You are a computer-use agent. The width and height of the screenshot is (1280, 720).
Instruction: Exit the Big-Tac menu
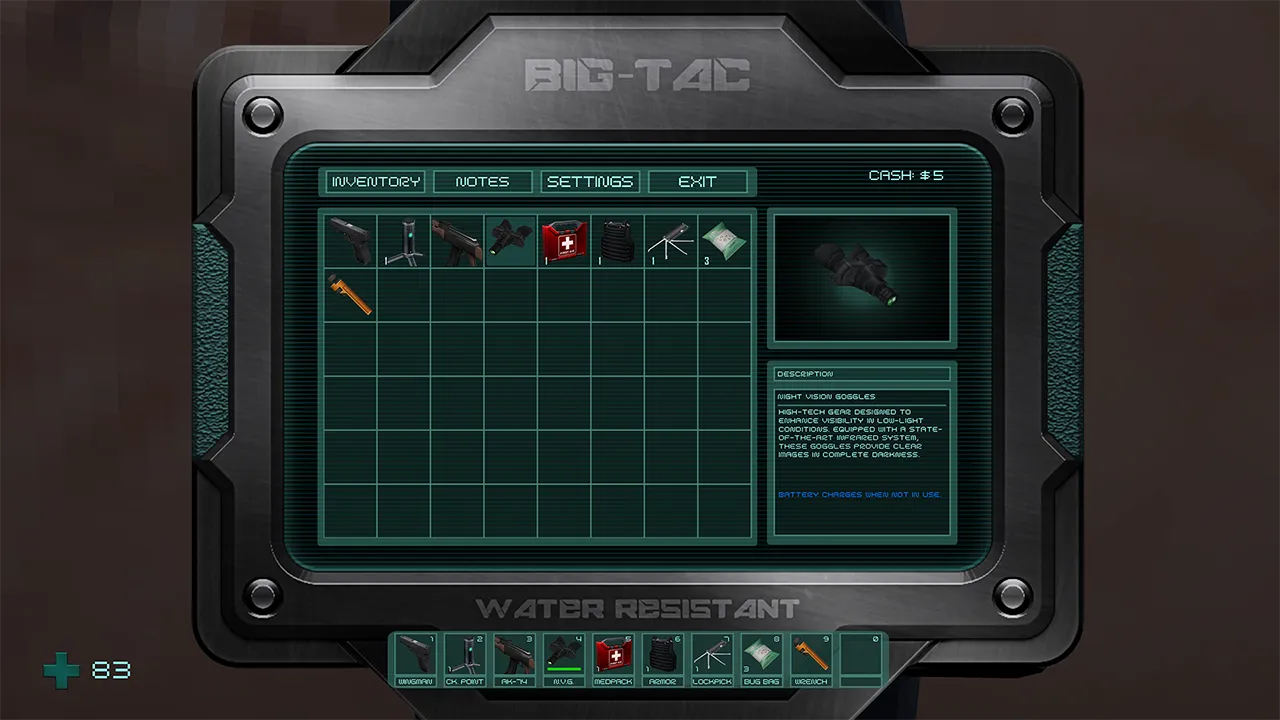click(697, 182)
